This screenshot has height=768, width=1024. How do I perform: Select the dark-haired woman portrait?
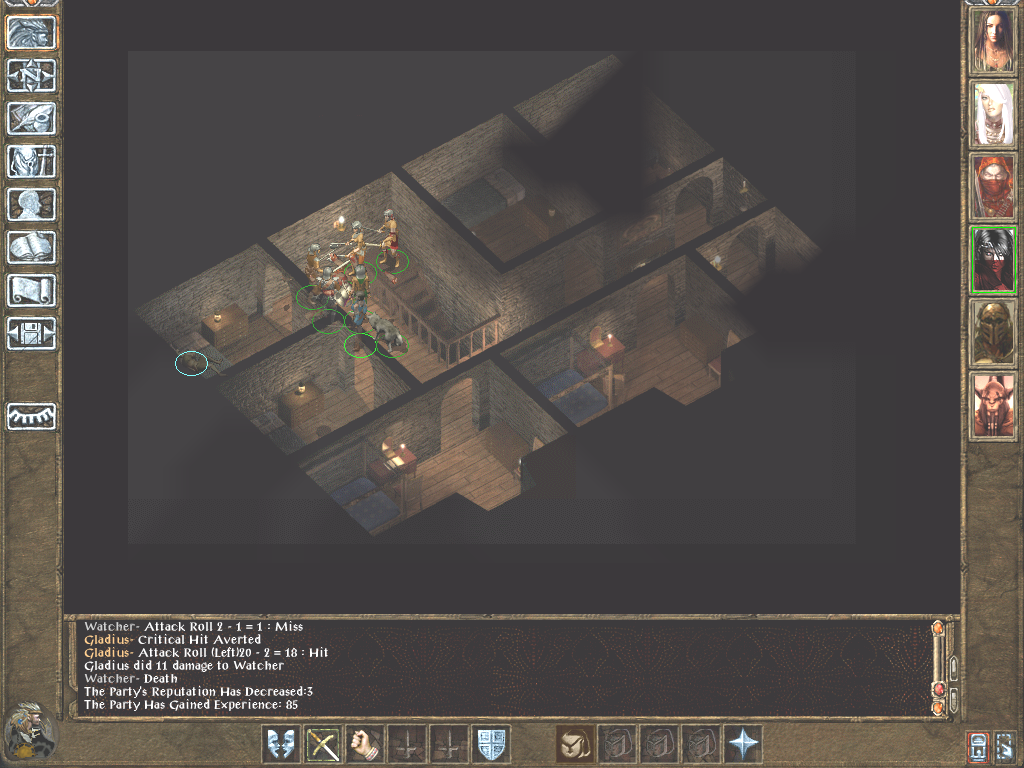[x=994, y=42]
